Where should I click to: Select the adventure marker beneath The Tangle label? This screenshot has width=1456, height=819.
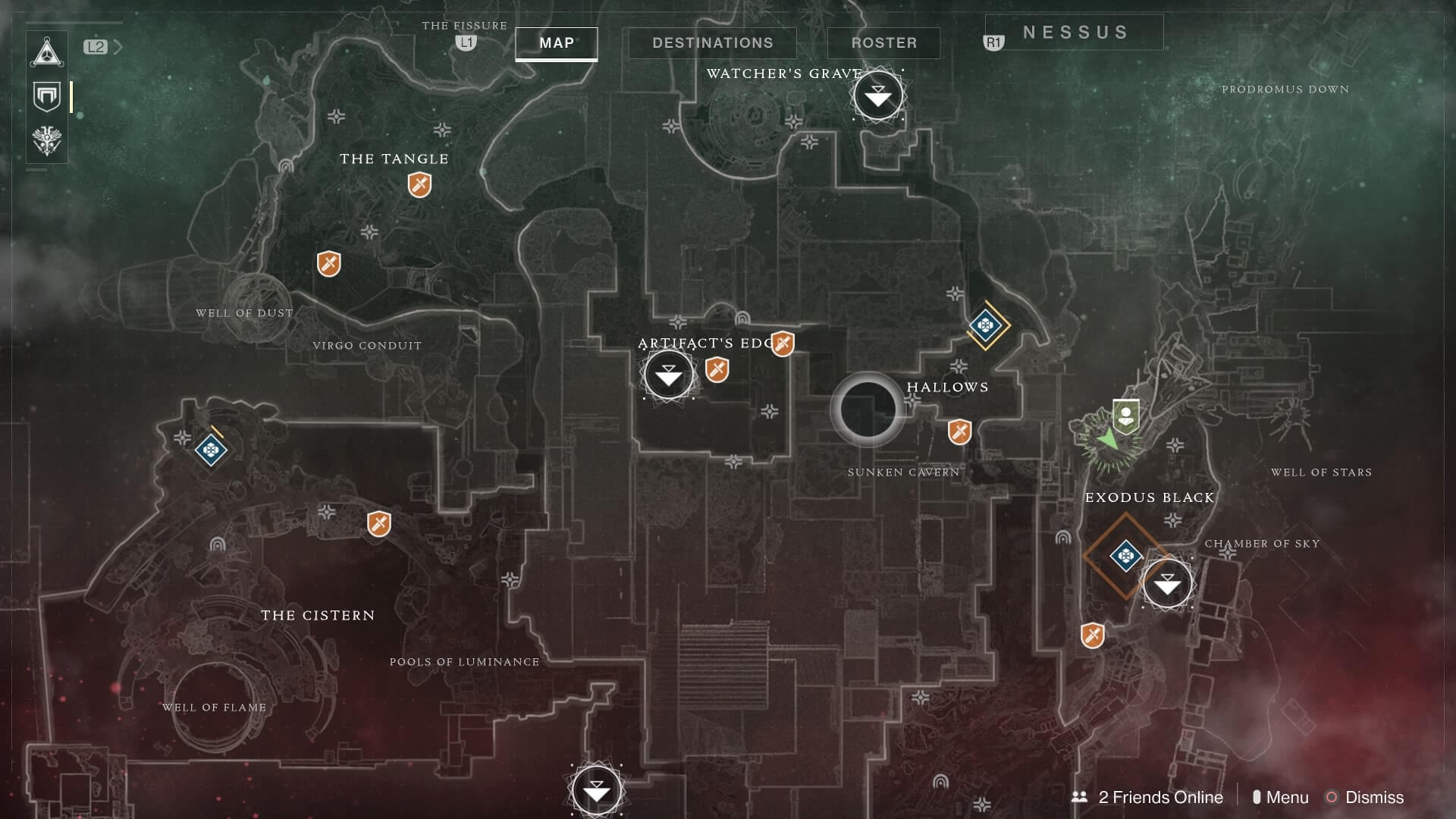coord(419,184)
